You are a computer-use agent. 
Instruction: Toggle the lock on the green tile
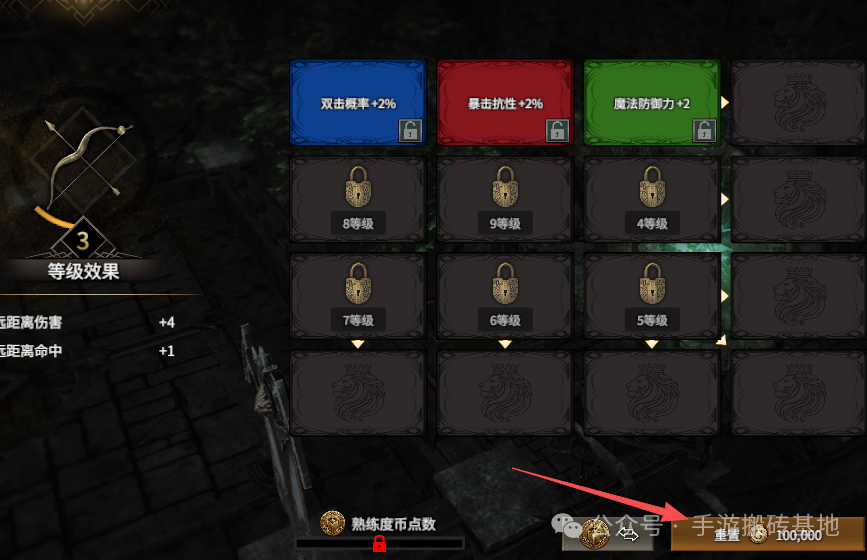pos(704,130)
